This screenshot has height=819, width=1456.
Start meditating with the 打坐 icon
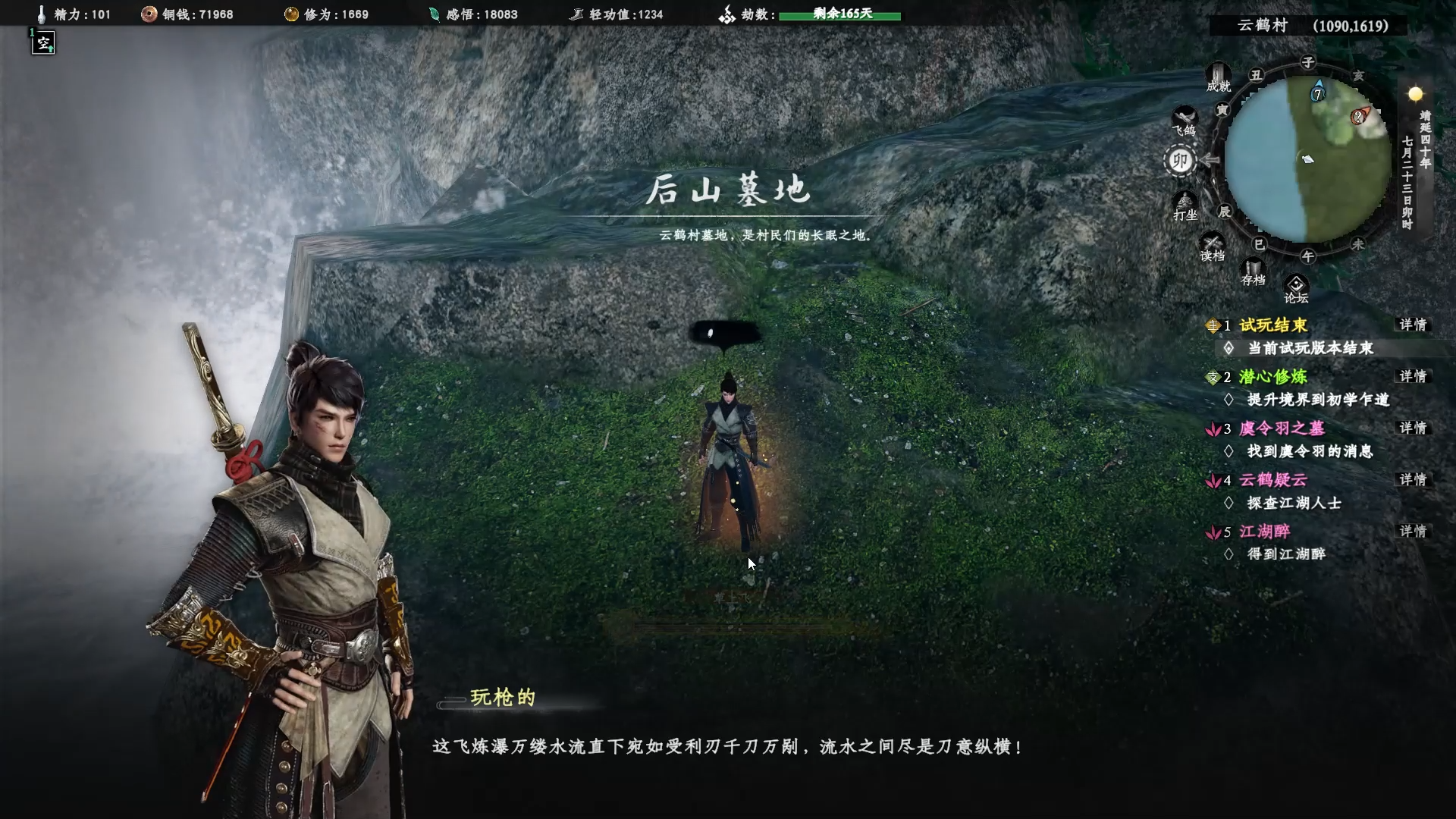[x=1185, y=206]
